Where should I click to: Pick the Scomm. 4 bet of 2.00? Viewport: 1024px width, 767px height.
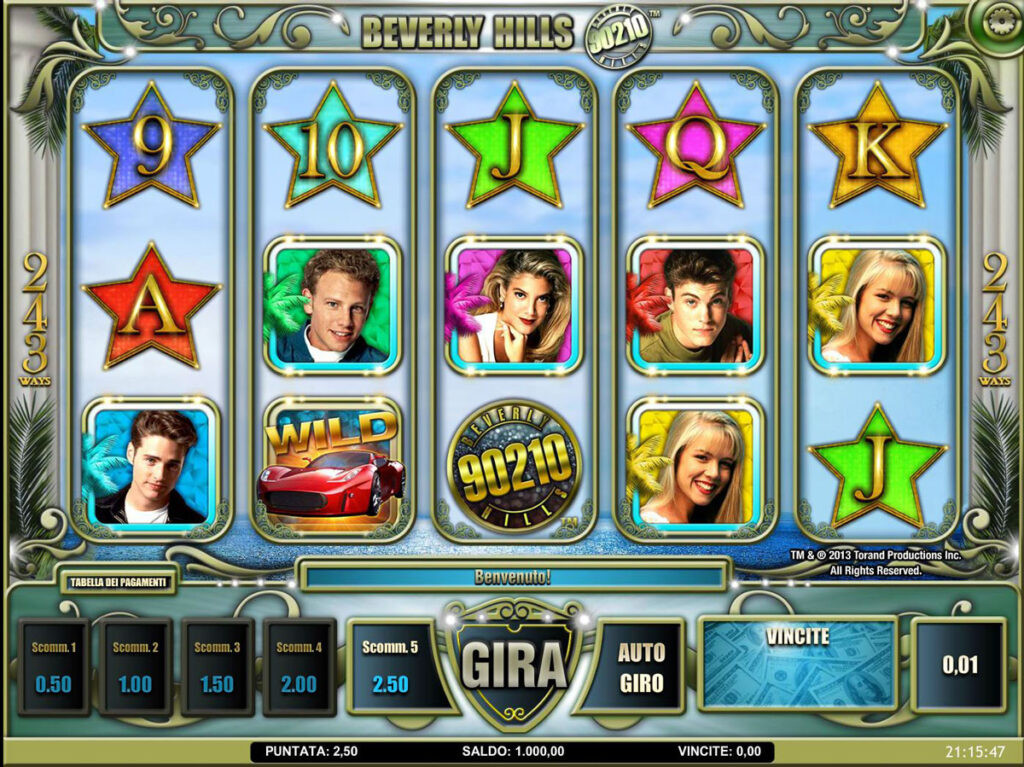(298, 667)
